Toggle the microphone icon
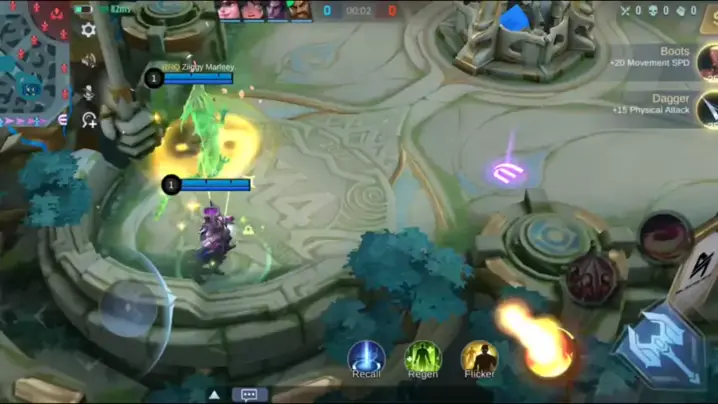This screenshot has width=718, height=404. click(x=88, y=91)
